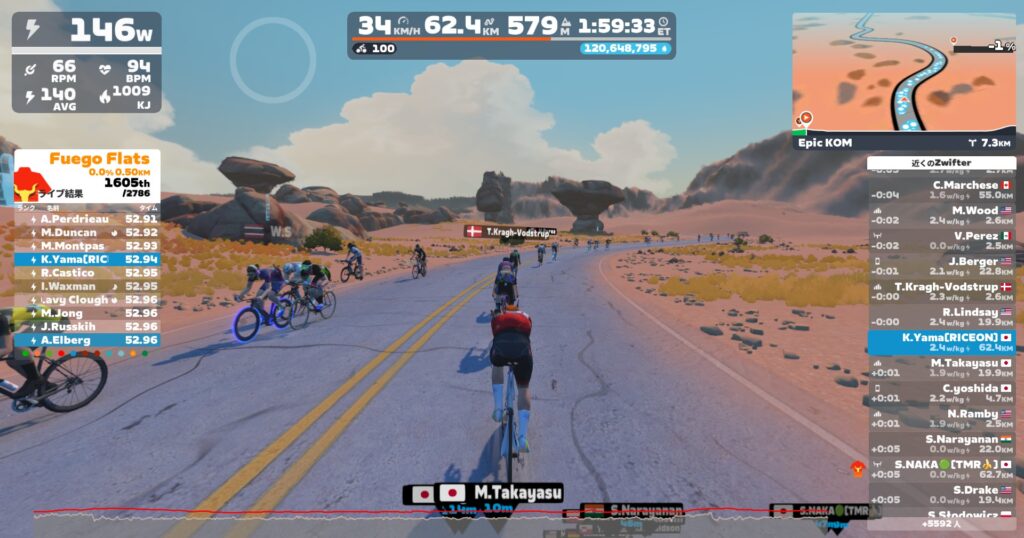1024x538 pixels.
Task: Select S.Drake rider row
Action: pos(941,495)
